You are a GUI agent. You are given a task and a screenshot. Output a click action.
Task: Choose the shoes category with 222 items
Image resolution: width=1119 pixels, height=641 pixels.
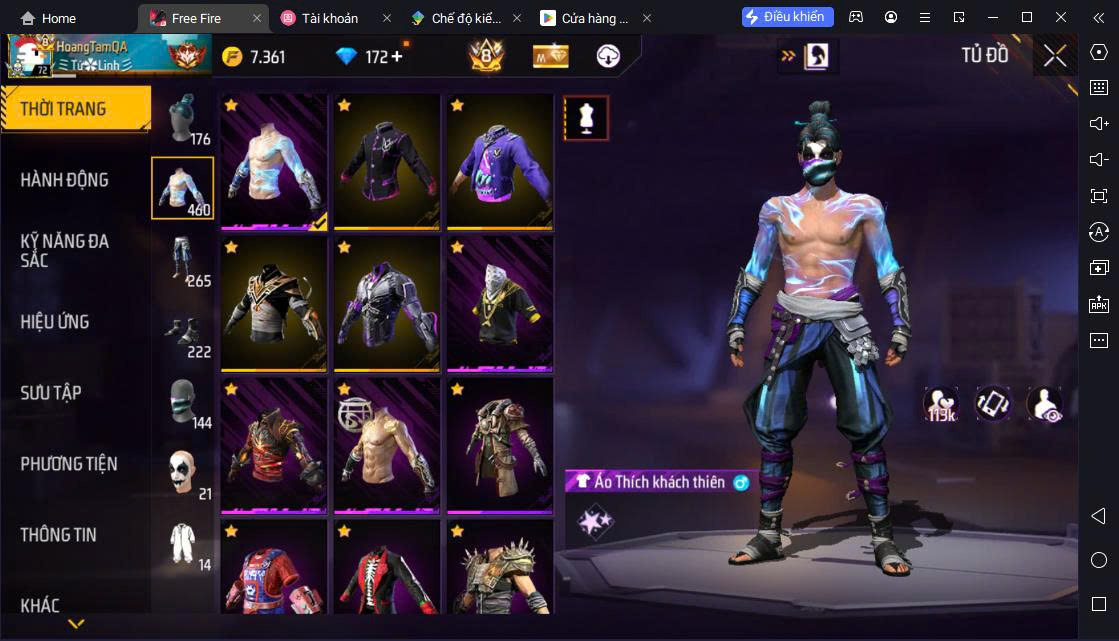coord(182,331)
